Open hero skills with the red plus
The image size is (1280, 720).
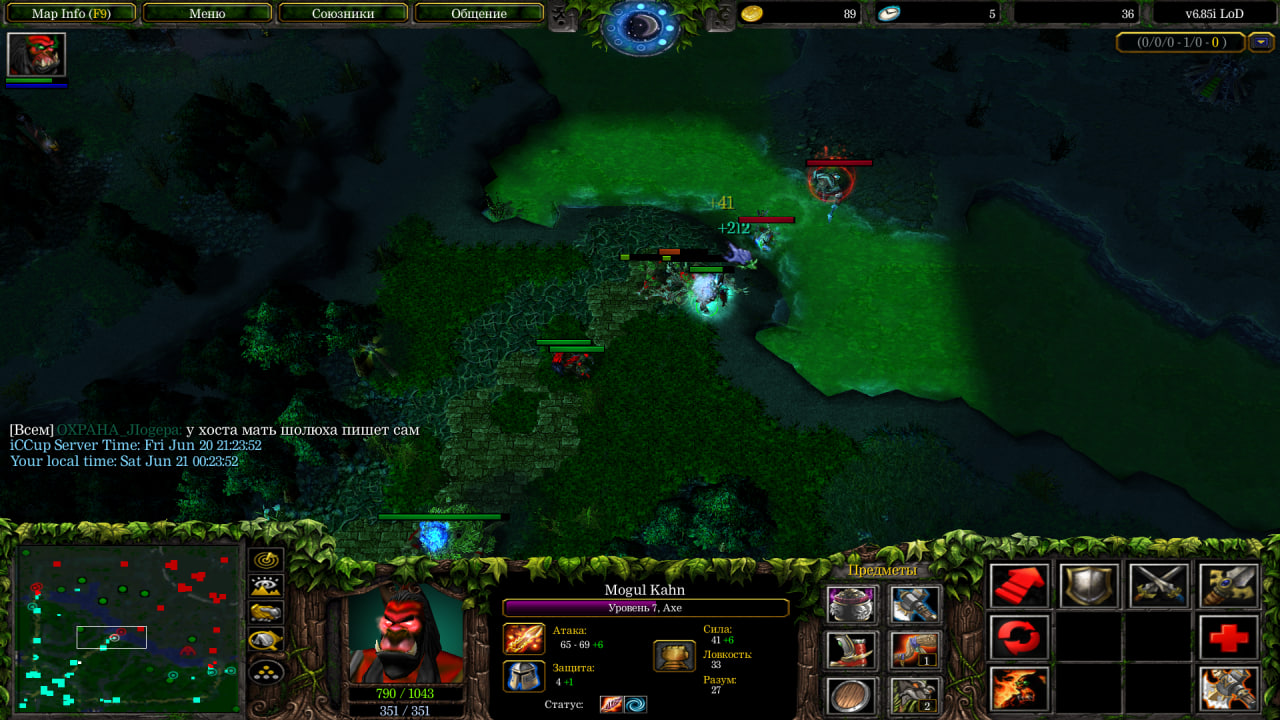click(x=1228, y=637)
